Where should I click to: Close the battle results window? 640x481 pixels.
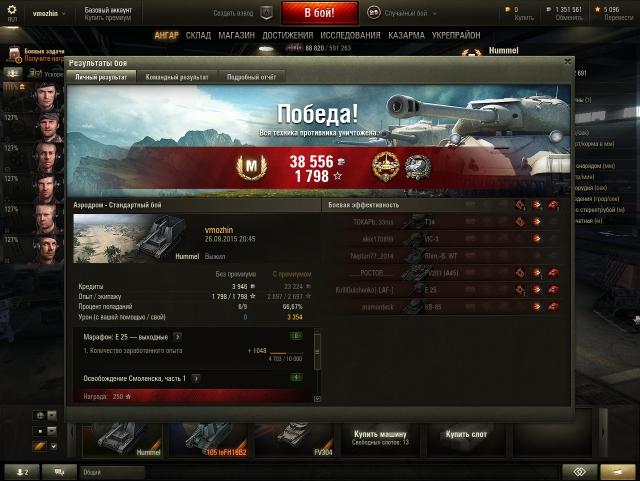[568, 62]
